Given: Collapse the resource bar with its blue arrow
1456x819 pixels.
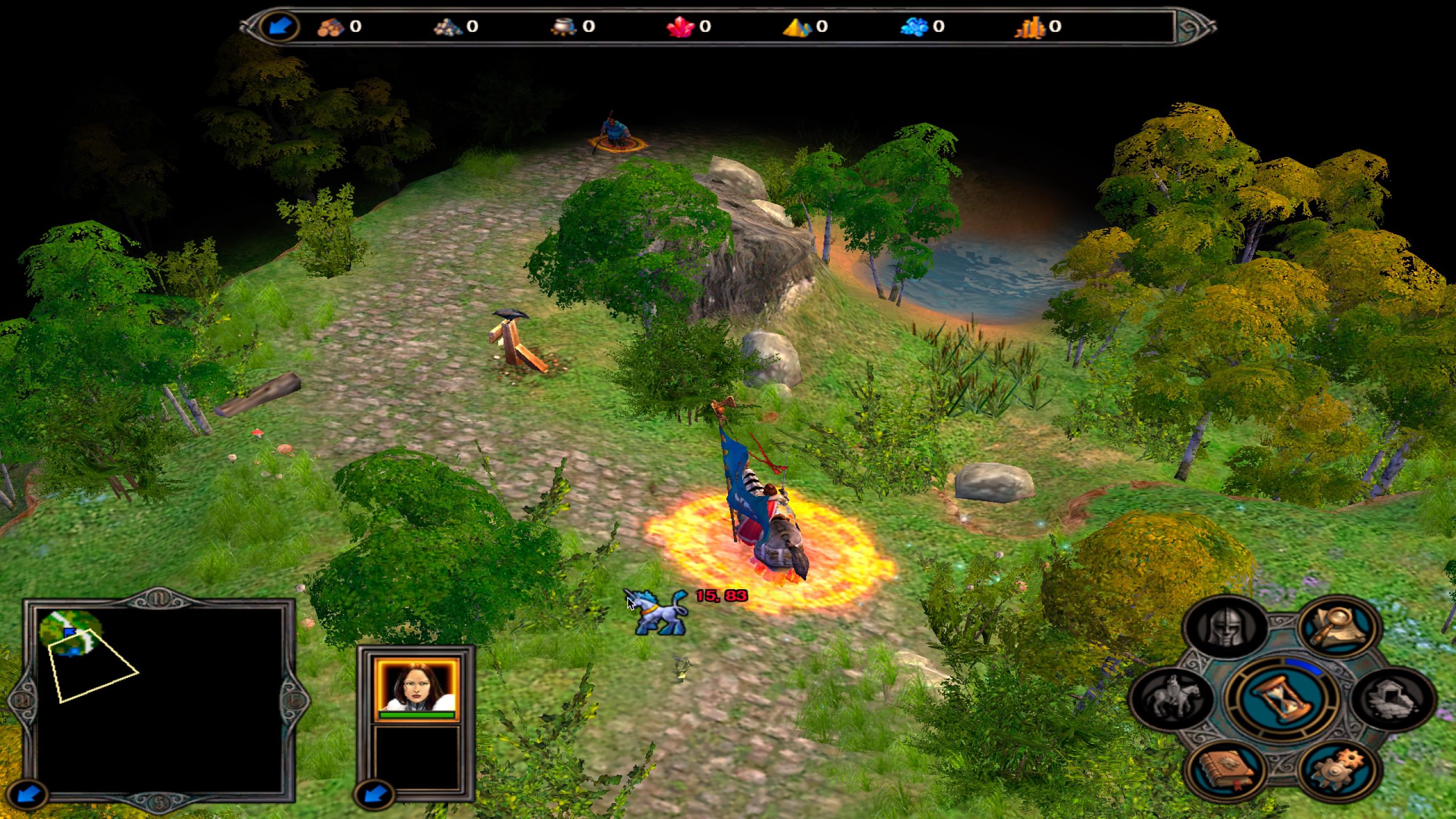Looking at the screenshot, I should [x=279, y=26].
